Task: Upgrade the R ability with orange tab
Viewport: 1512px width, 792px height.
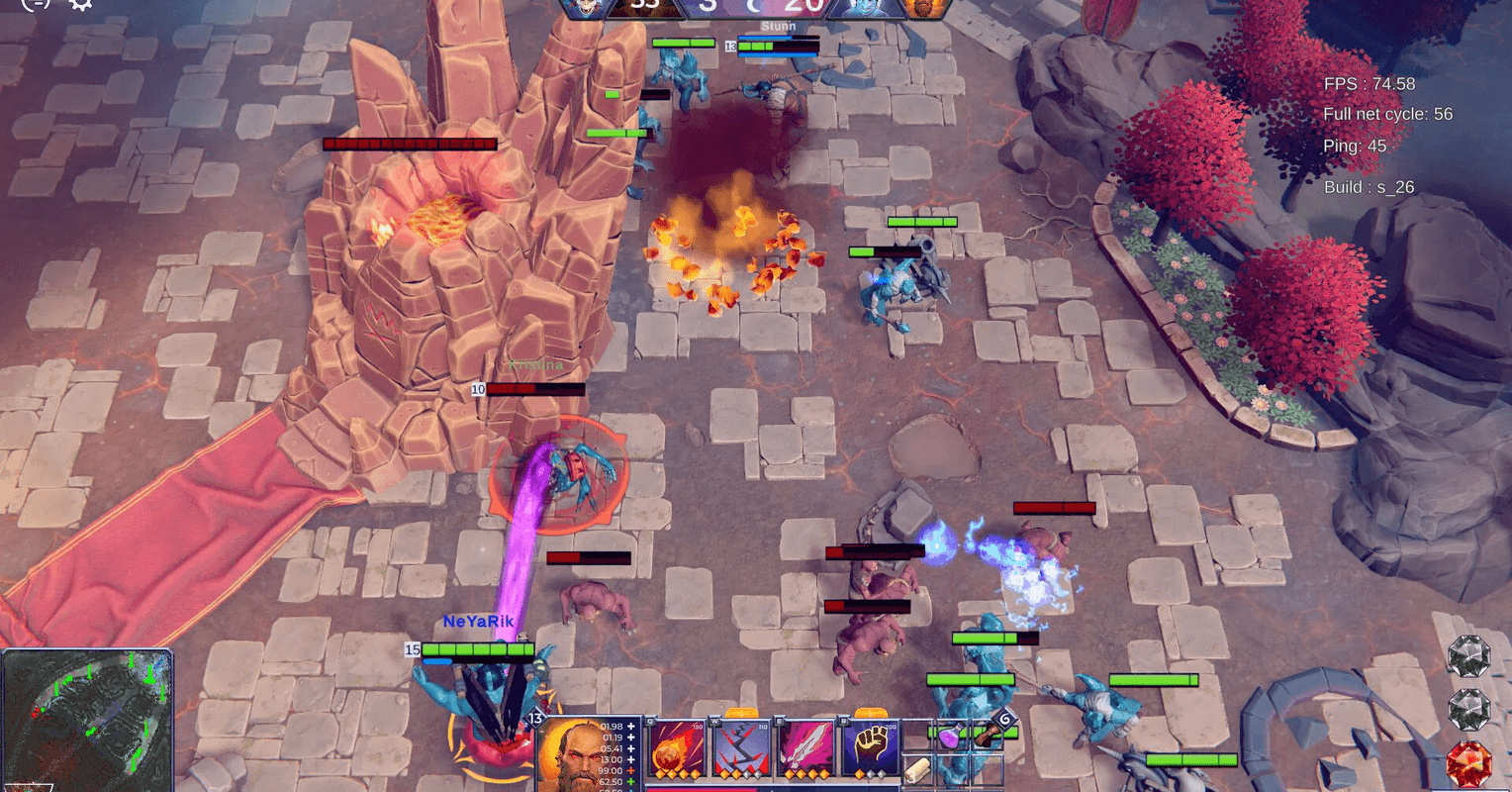Action: point(870,713)
